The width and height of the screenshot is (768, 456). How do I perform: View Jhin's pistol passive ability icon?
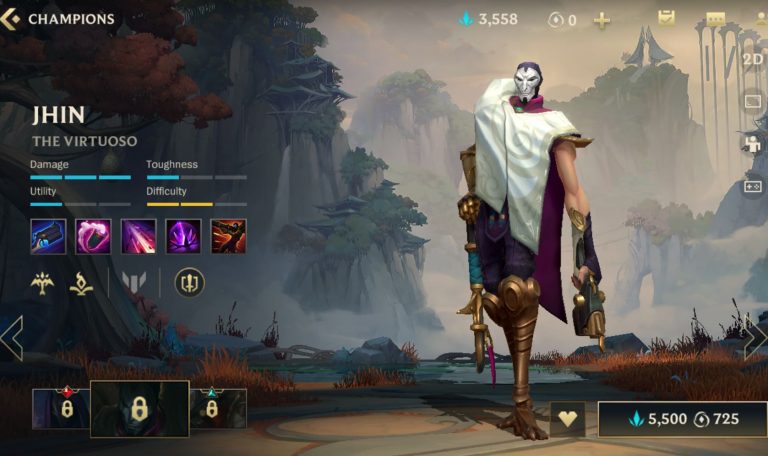point(48,236)
